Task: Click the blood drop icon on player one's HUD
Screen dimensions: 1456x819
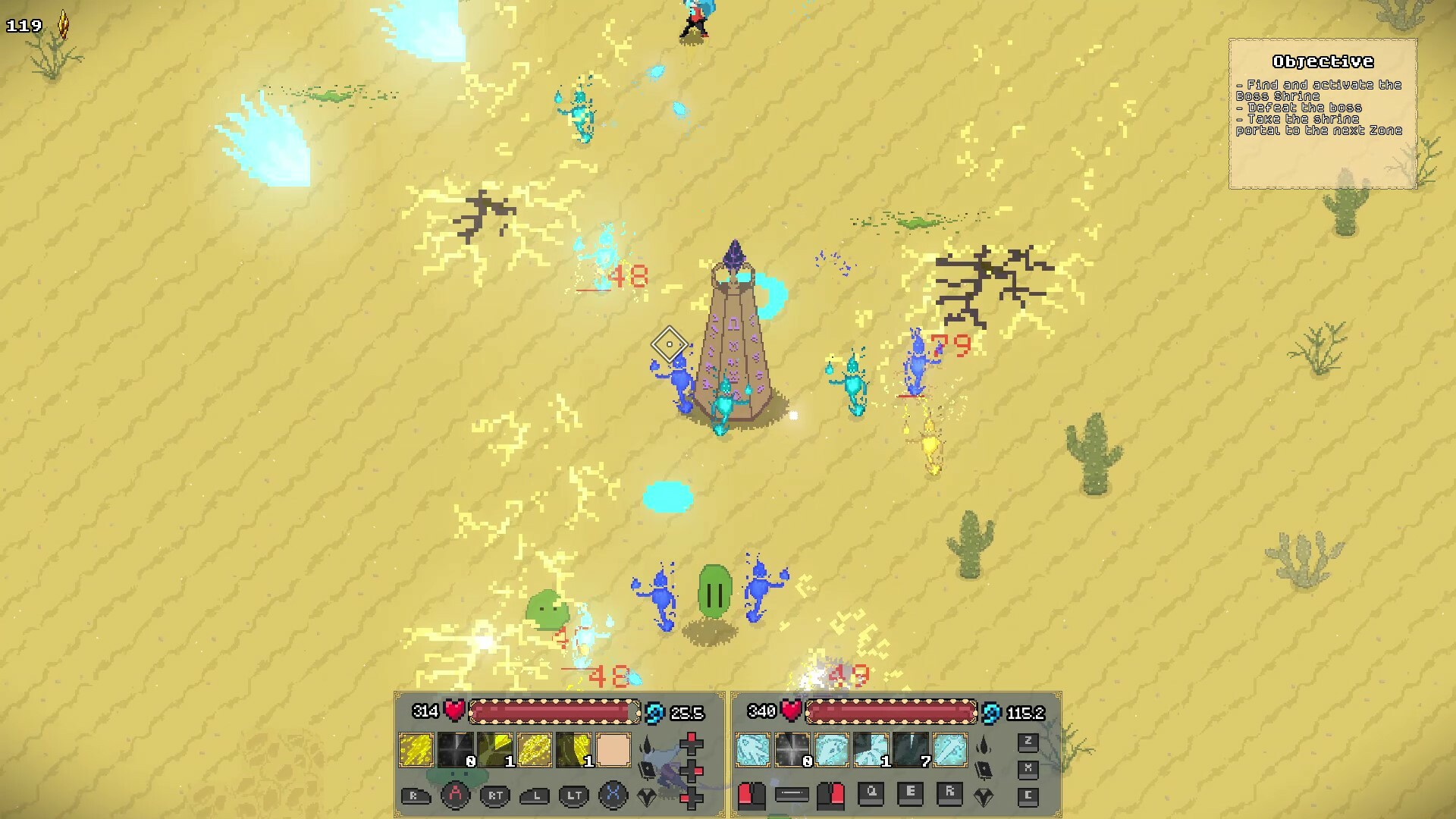Action: tap(645, 744)
